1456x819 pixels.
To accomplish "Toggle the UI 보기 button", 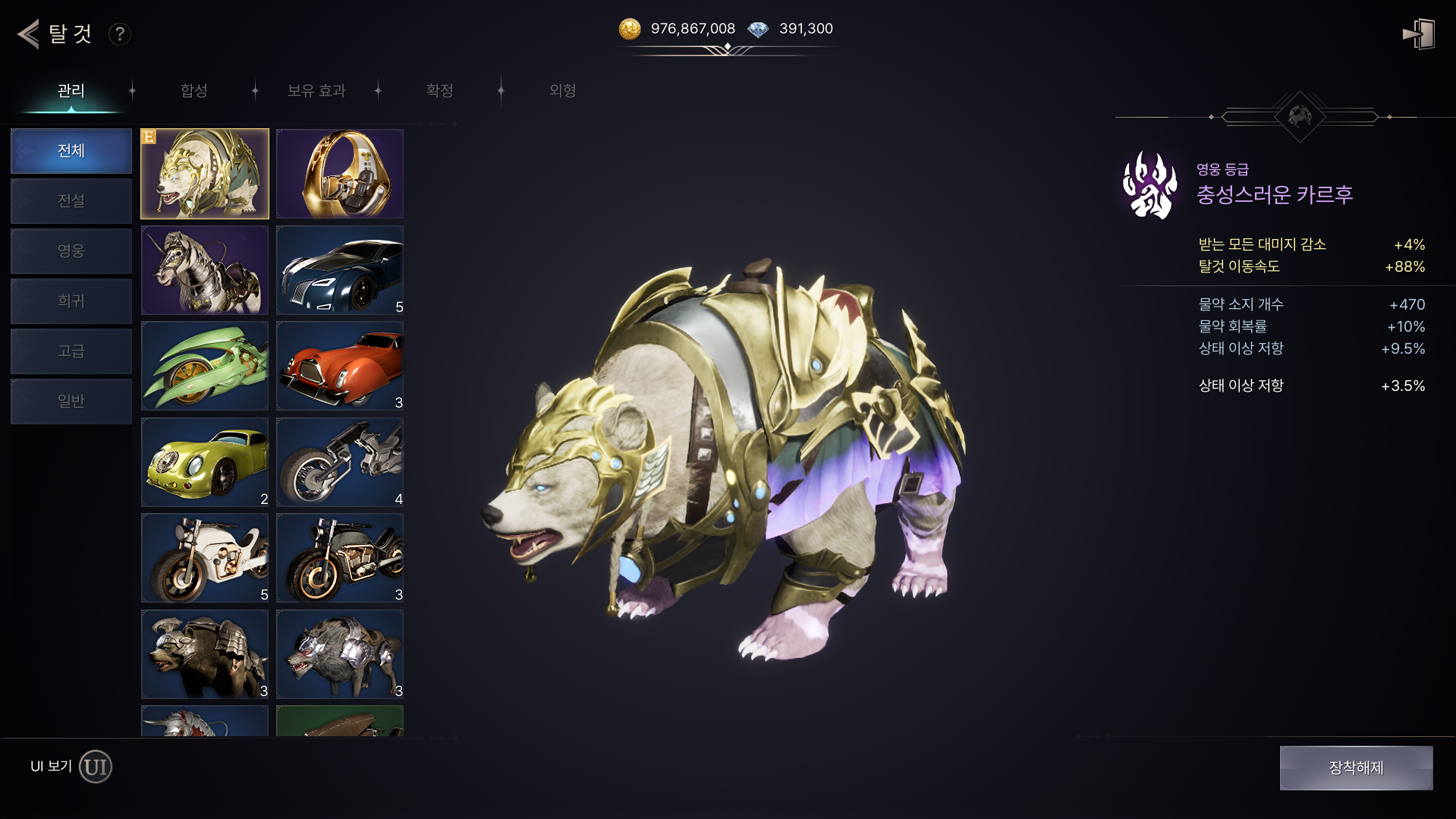I will coord(96,767).
